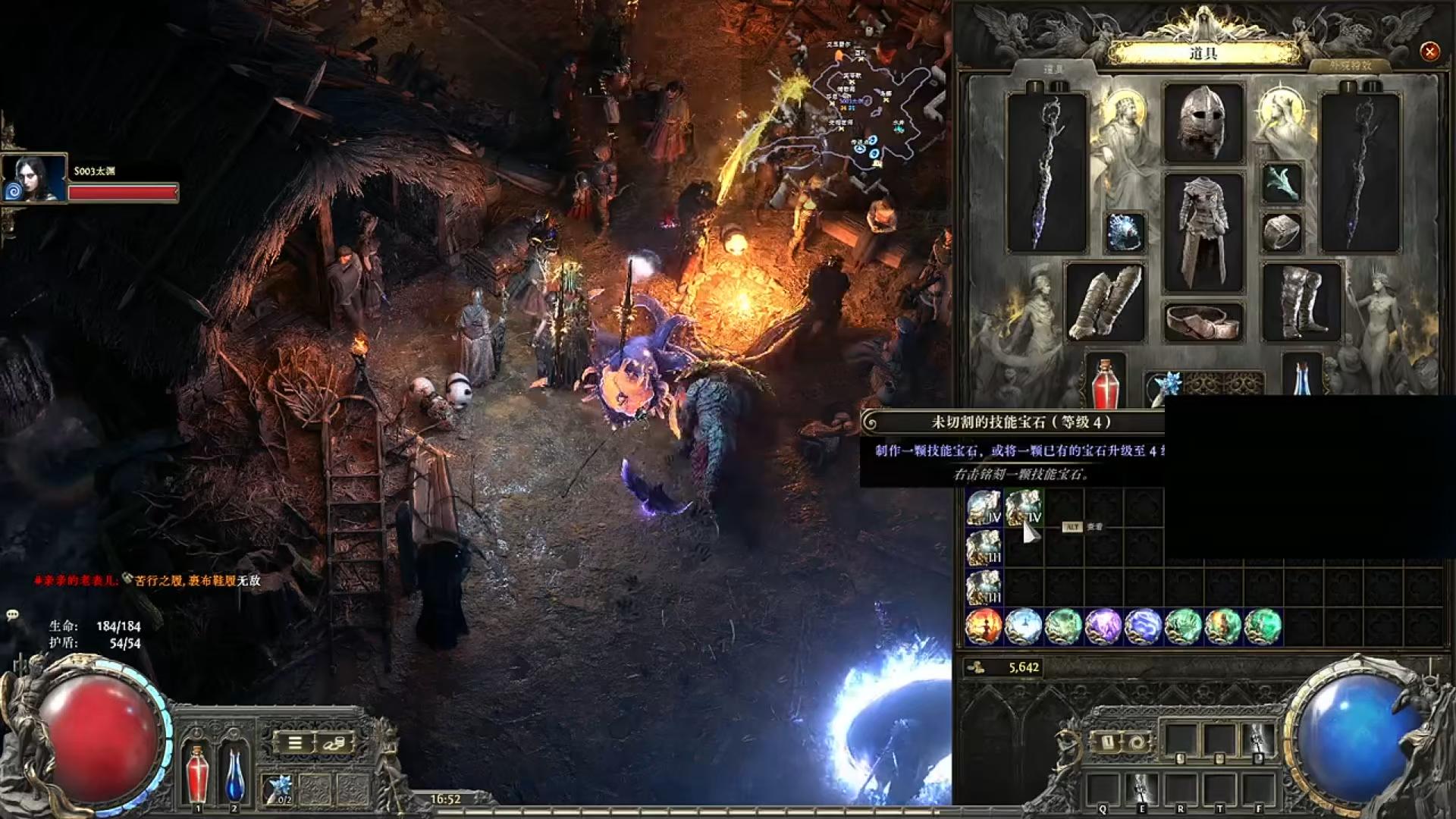Select the equipped belt slot
1456x819 pixels.
(1203, 322)
